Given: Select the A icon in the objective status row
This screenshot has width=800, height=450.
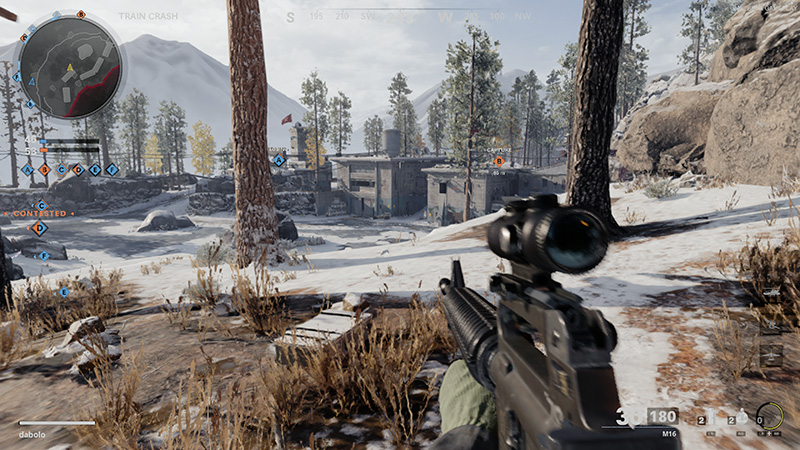Looking at the screenshot, I should pyautogui.click(x=27, y=170).
